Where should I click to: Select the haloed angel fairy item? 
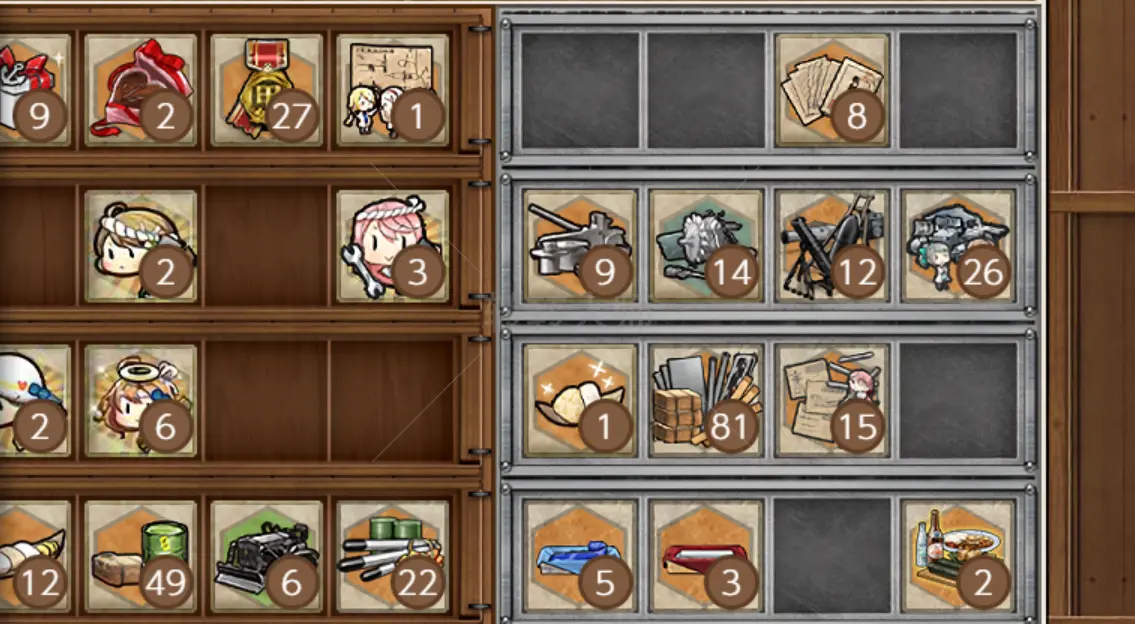click(140, 401)
